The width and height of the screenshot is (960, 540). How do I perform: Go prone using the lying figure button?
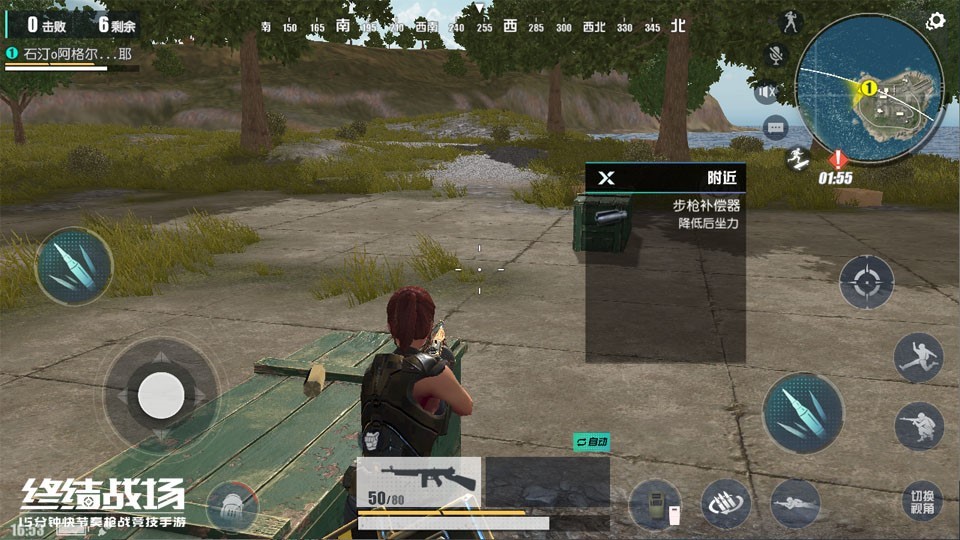[x=795, y=503]
